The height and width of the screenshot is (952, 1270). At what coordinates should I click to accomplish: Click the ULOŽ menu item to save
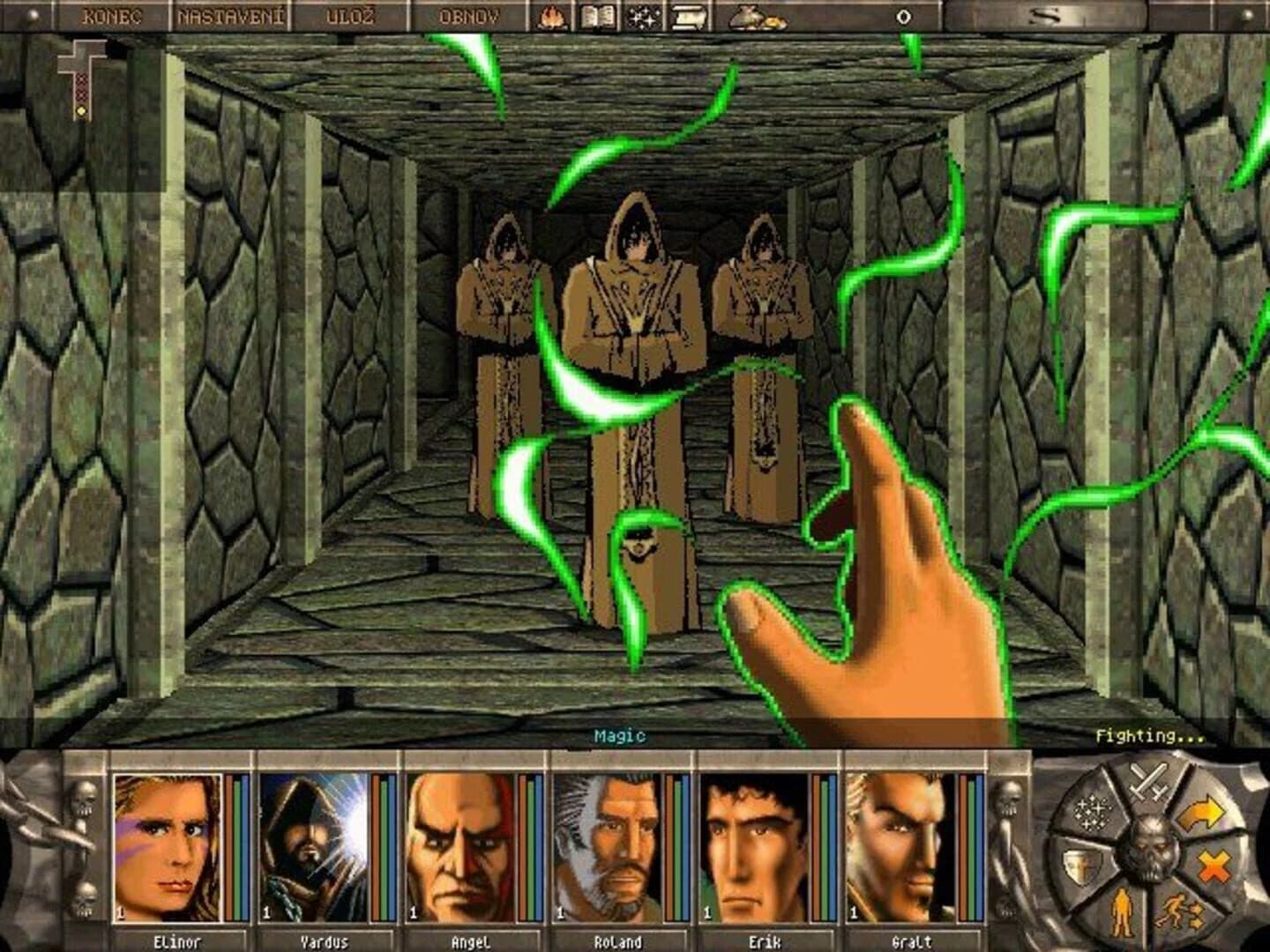(351, 14)
